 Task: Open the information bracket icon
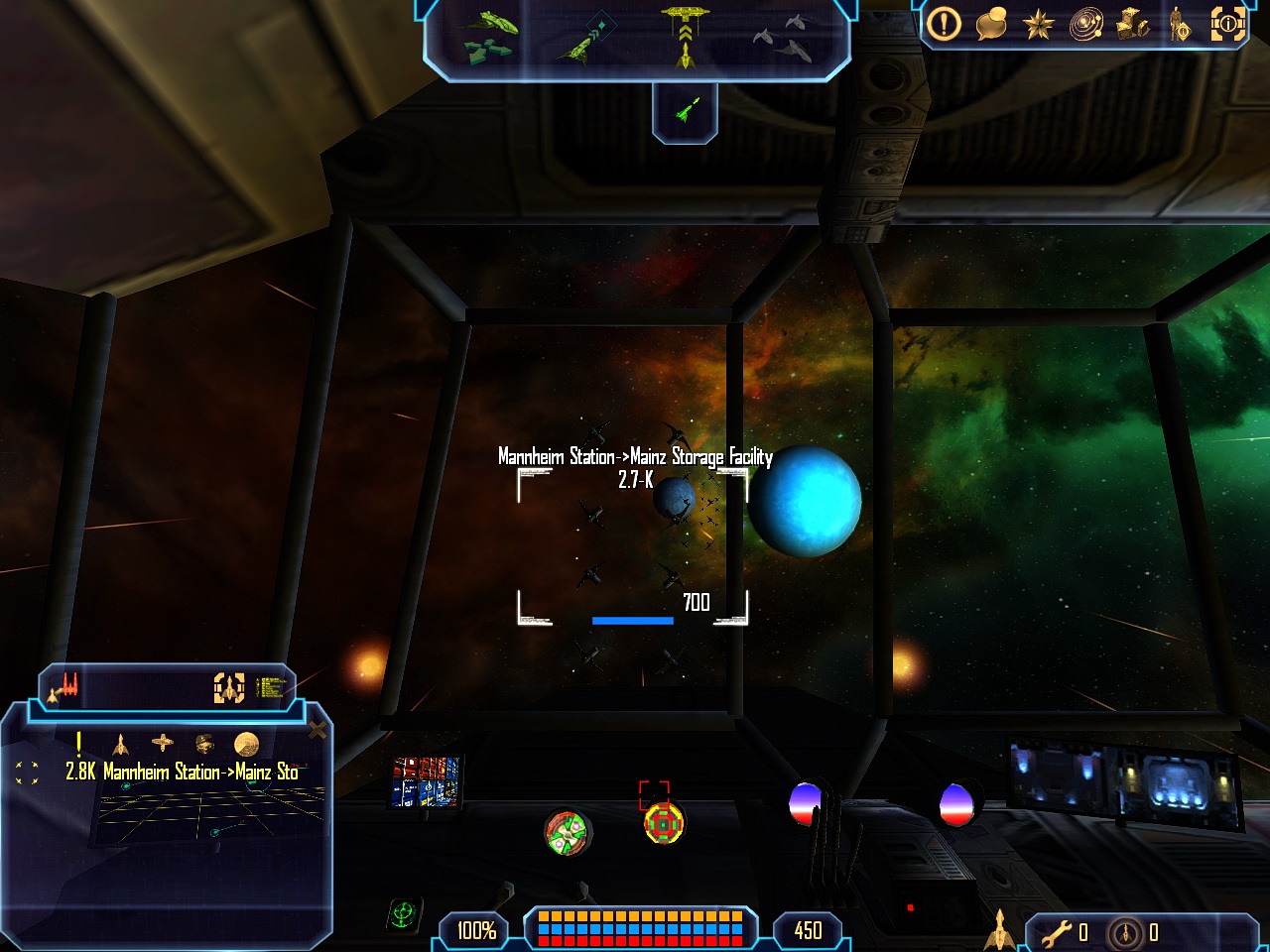pyautogui.click(x=1227, y=24)
